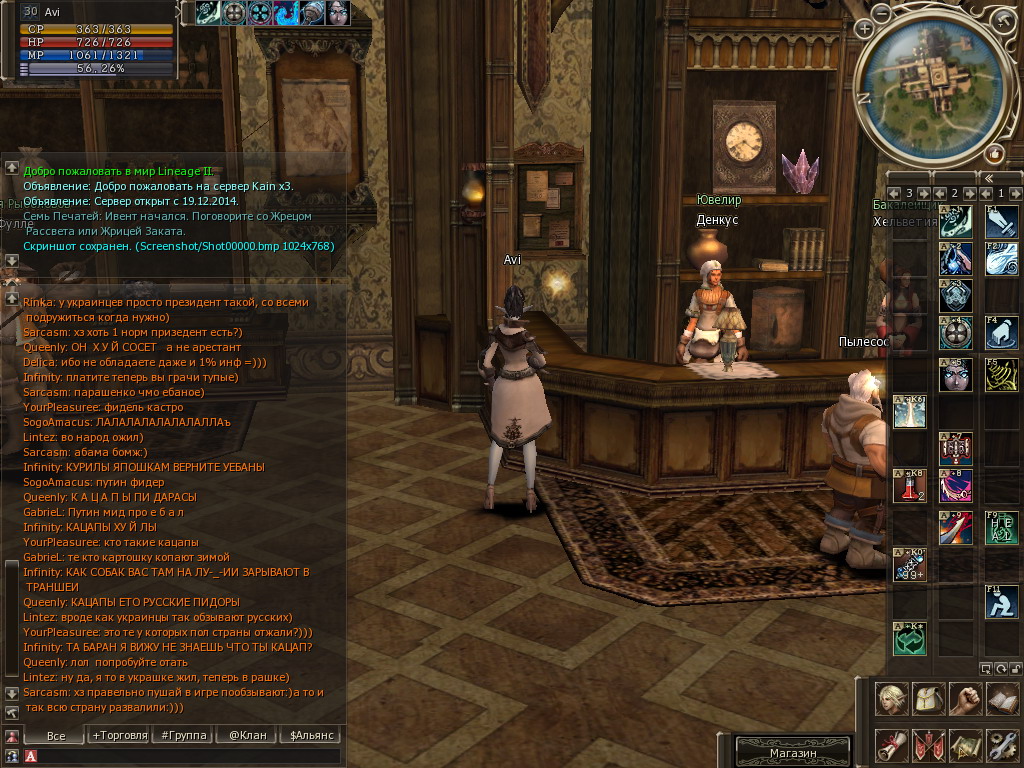Open the inventory bag icon
This screenshot has height=768, width=1024.
tap(929, 699)
